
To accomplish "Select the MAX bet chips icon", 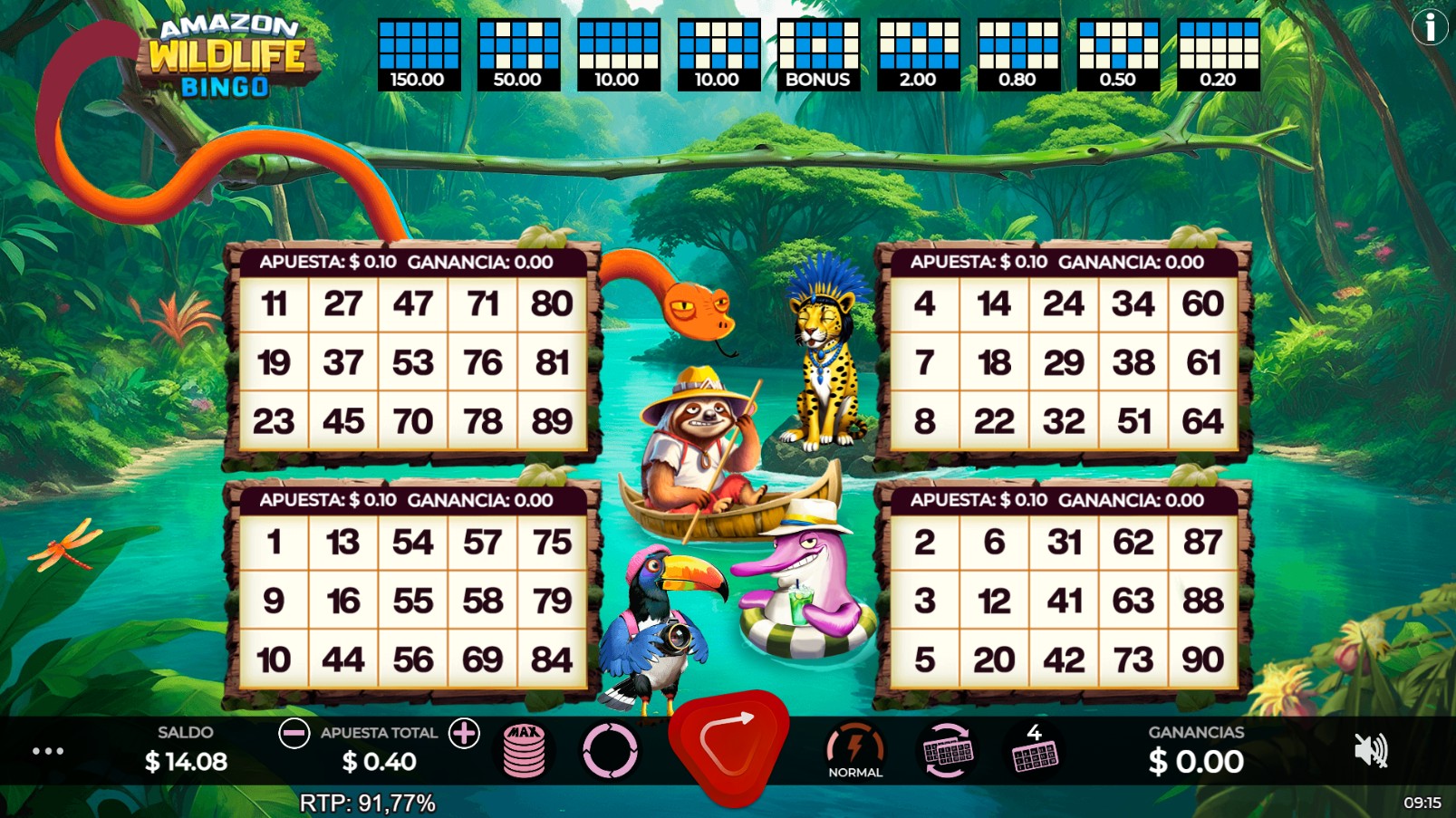I will coord(523,750).
